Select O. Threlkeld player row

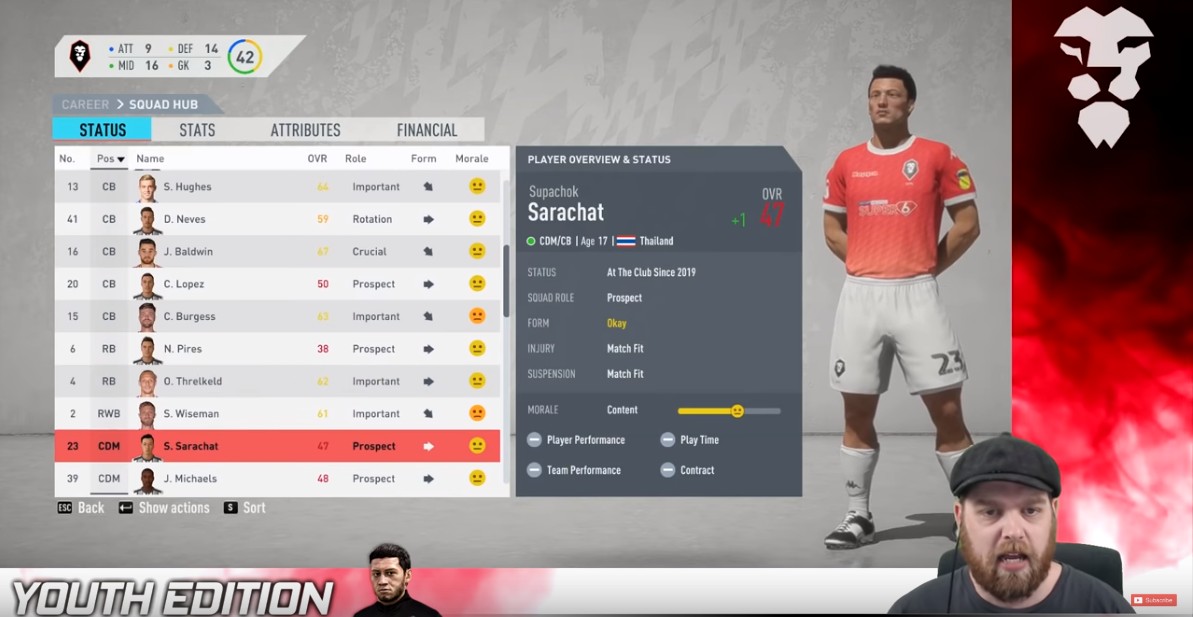click(193, 381)
